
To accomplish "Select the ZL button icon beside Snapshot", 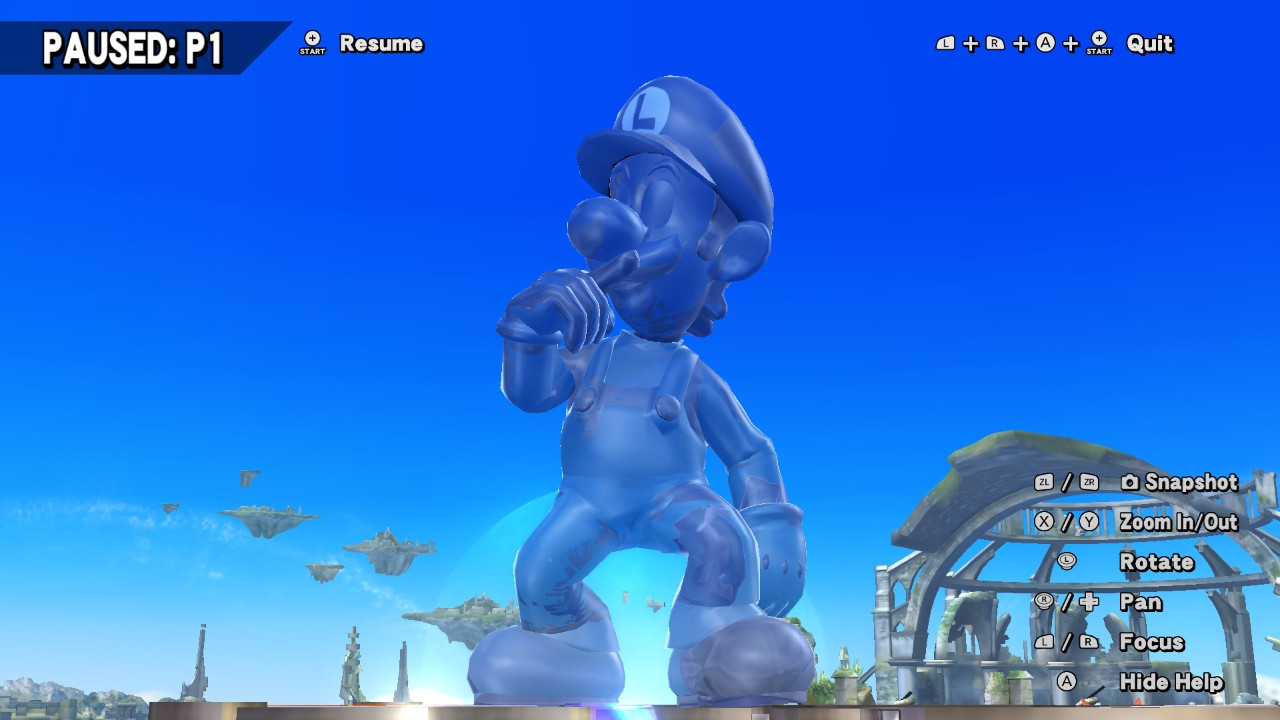I will pos(1043,483).
